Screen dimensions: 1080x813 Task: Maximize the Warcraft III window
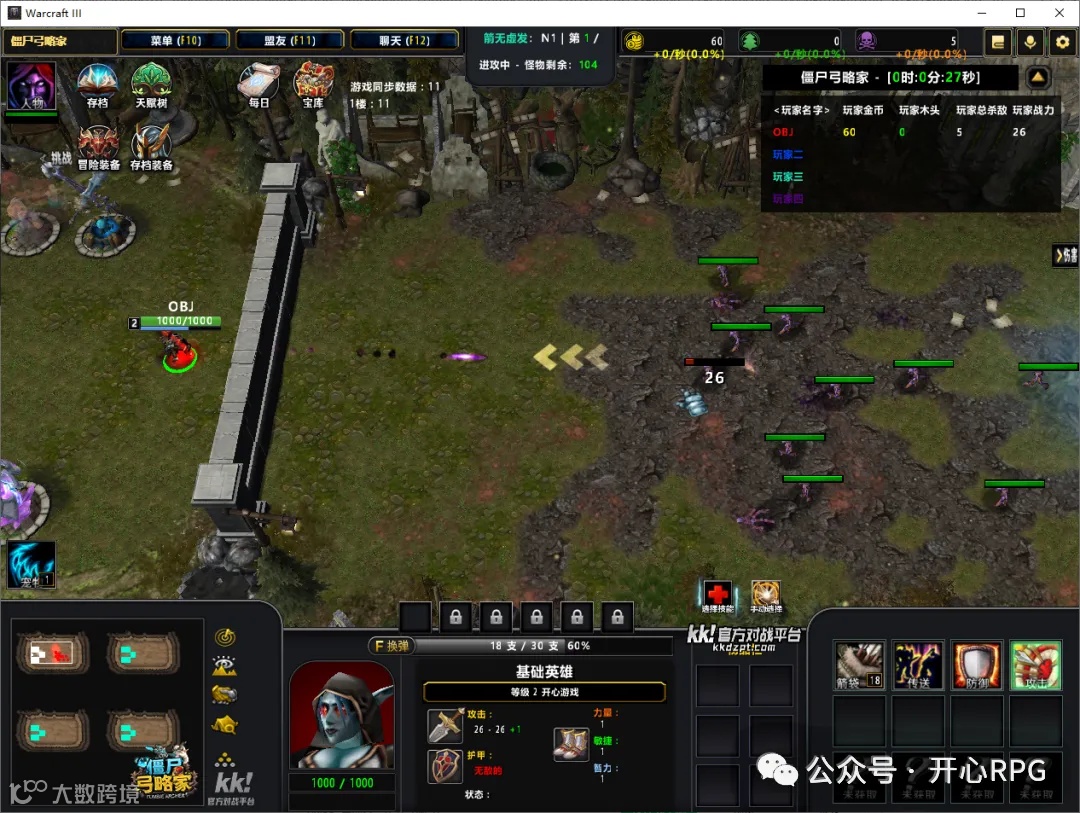tap(1020, 13)
